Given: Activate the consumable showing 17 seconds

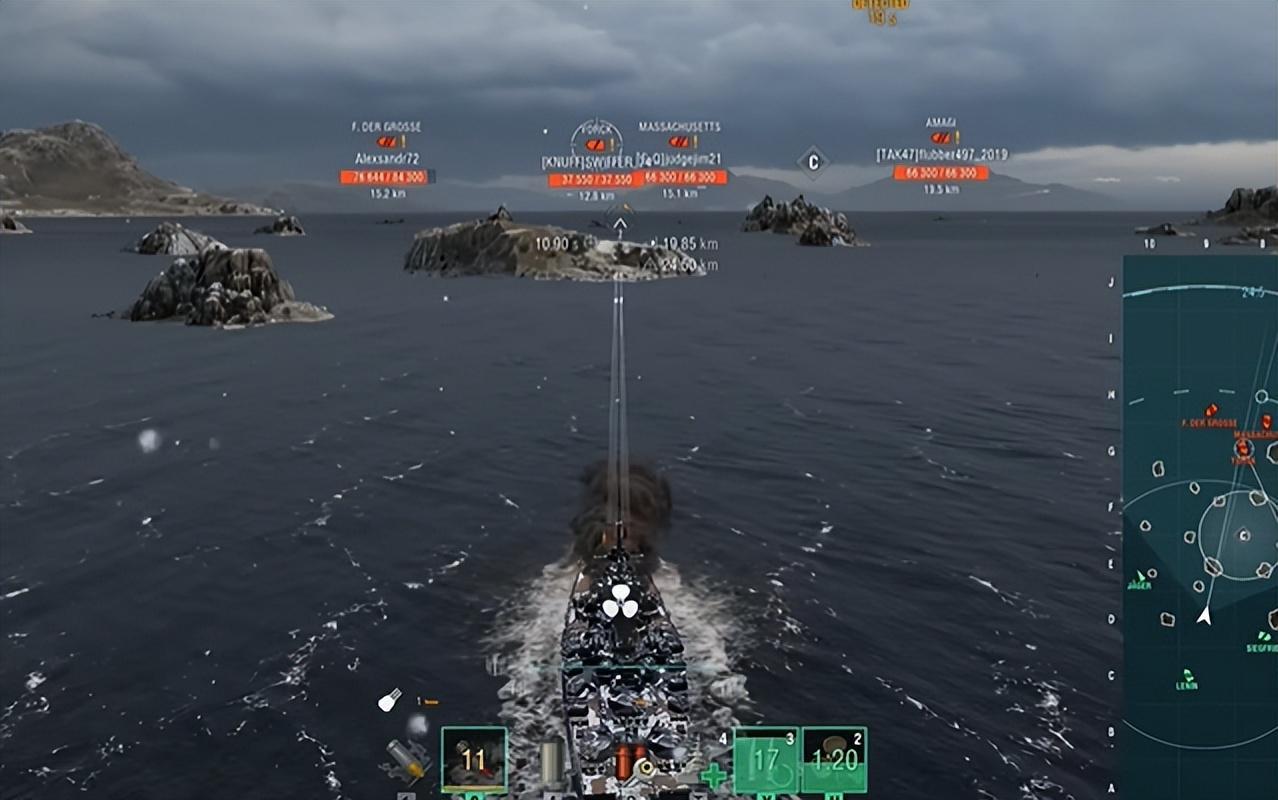Looking at the screenshot, I should point(766,760).
